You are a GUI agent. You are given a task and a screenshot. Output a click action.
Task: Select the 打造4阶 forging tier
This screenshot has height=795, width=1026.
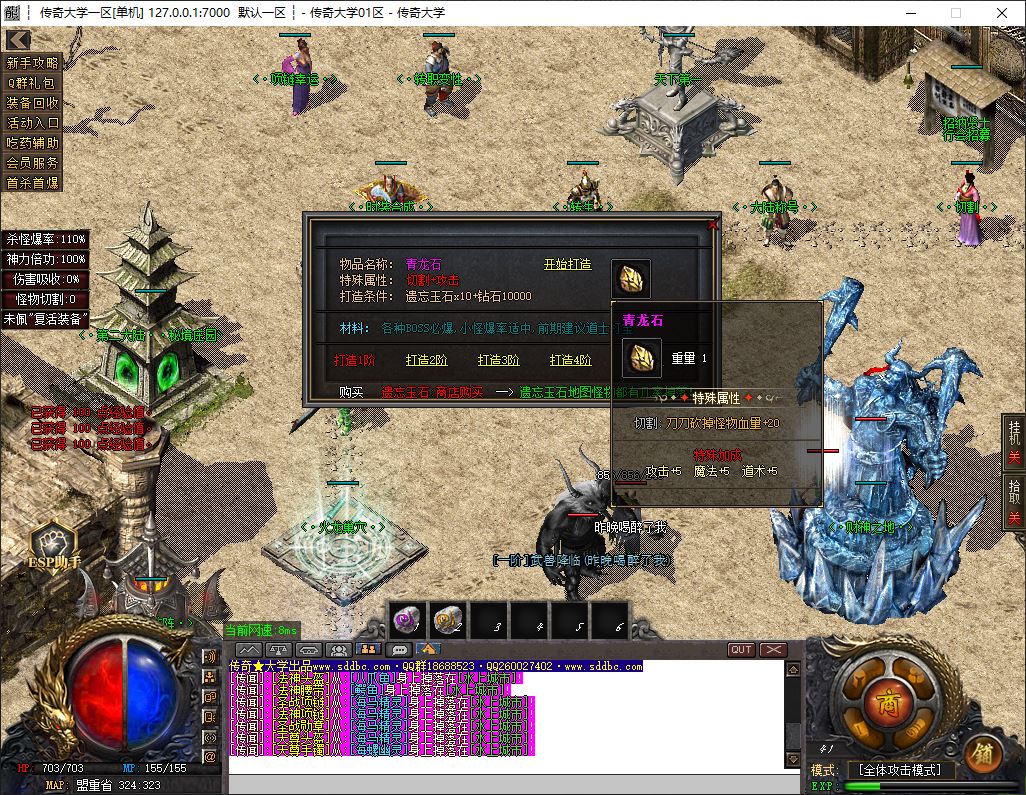click(571, 360)
